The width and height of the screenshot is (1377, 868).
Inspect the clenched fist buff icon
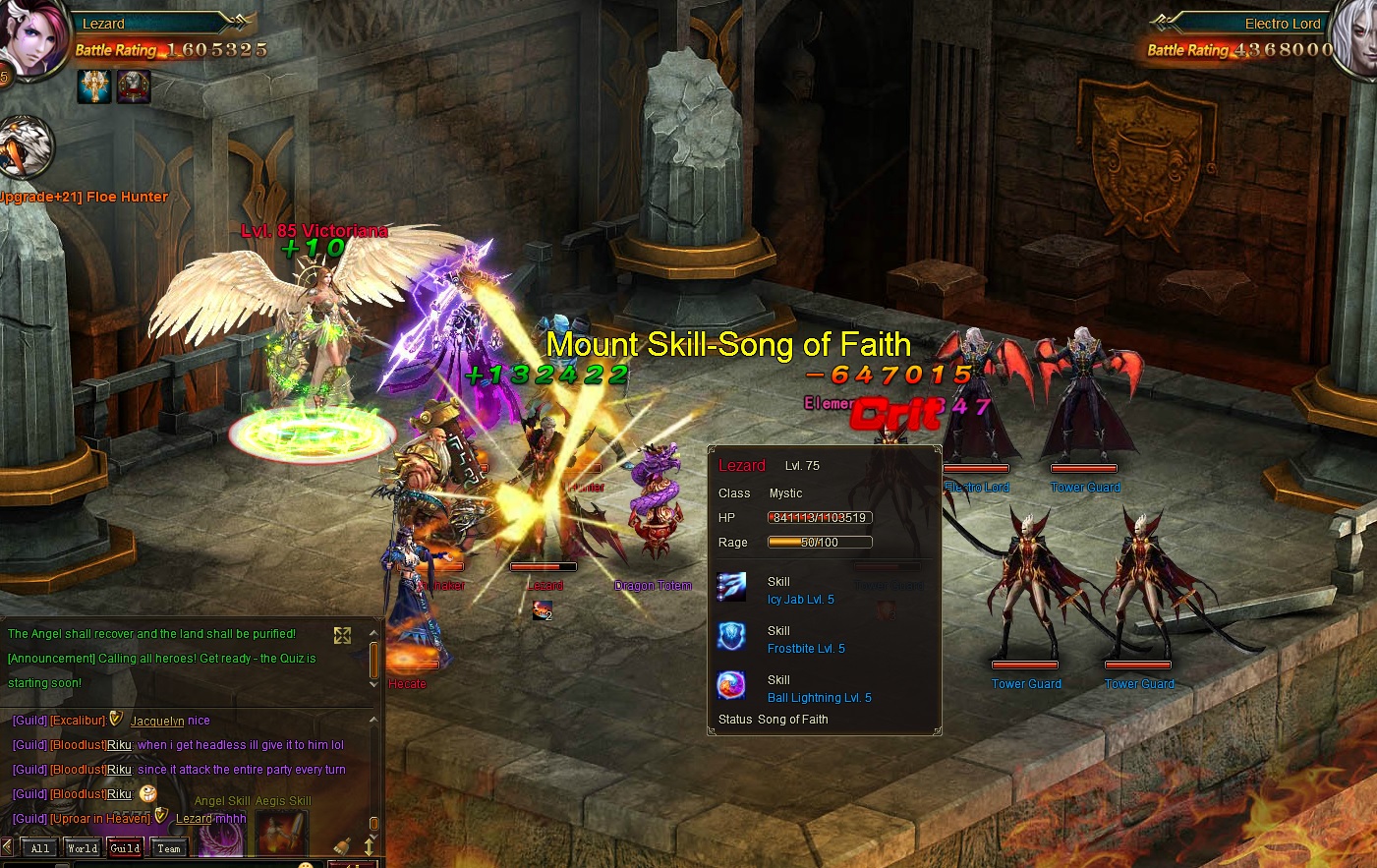pyautogui.click(x=134, y=87)
